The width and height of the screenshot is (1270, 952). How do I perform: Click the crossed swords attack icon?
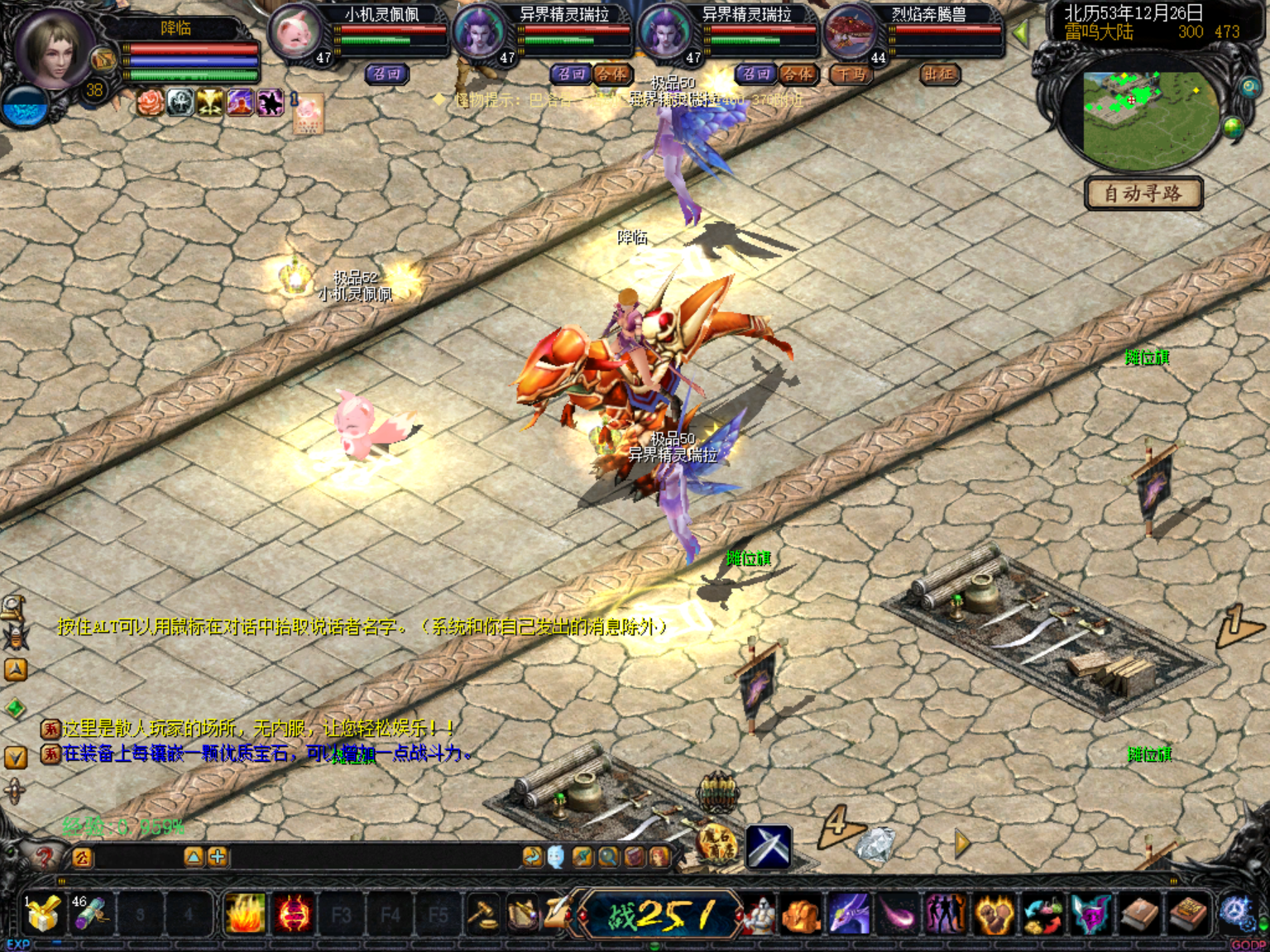point(769,846)
